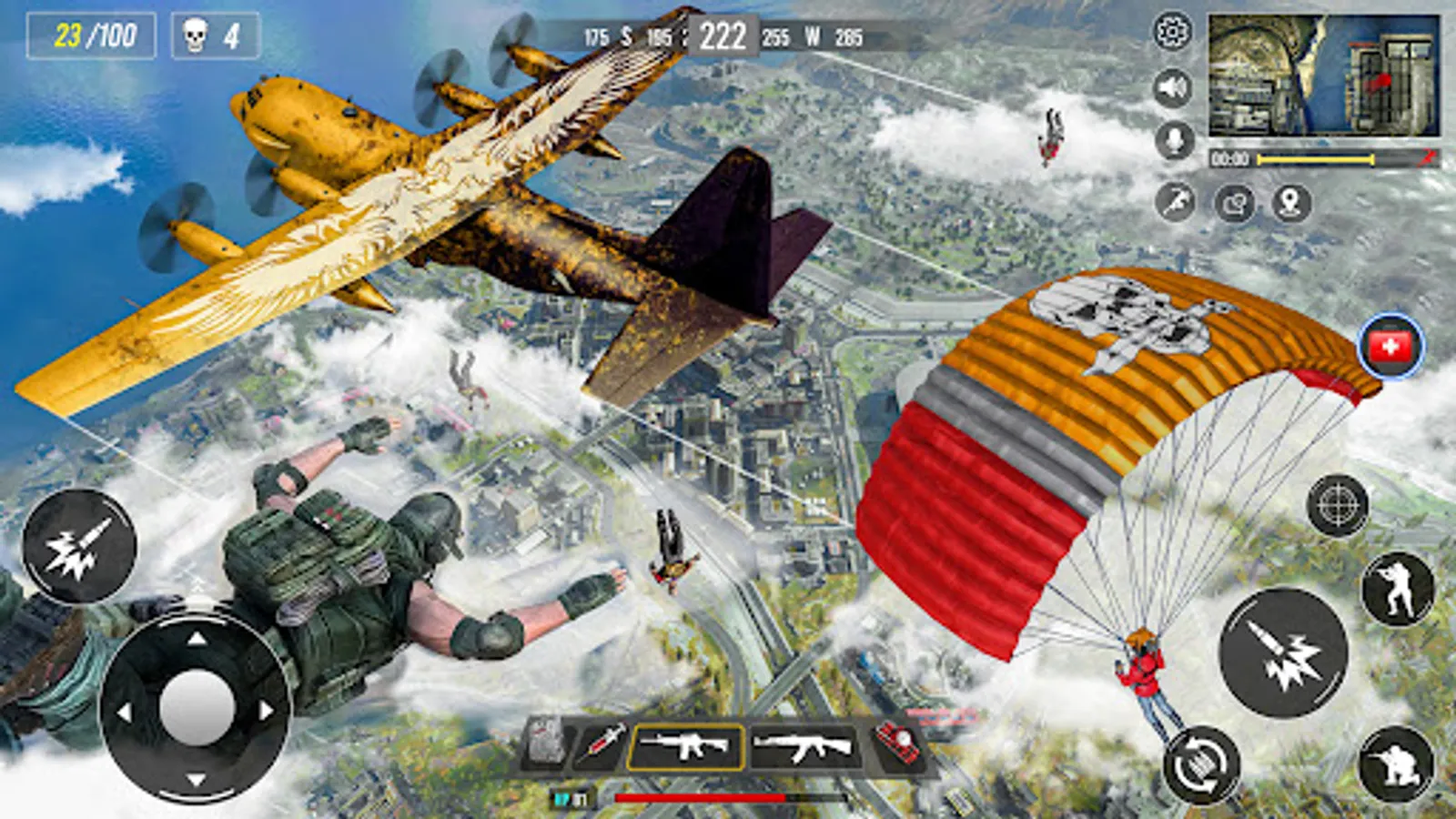Open the minimap
The height and width of the screenshot is (819, 1456).
[1323, 76]
